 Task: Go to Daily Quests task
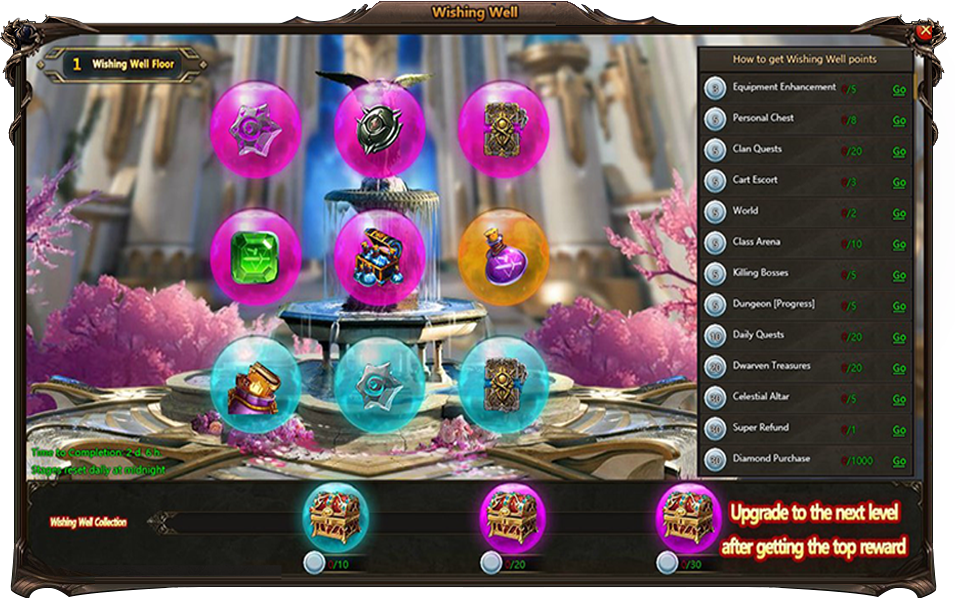899,337
